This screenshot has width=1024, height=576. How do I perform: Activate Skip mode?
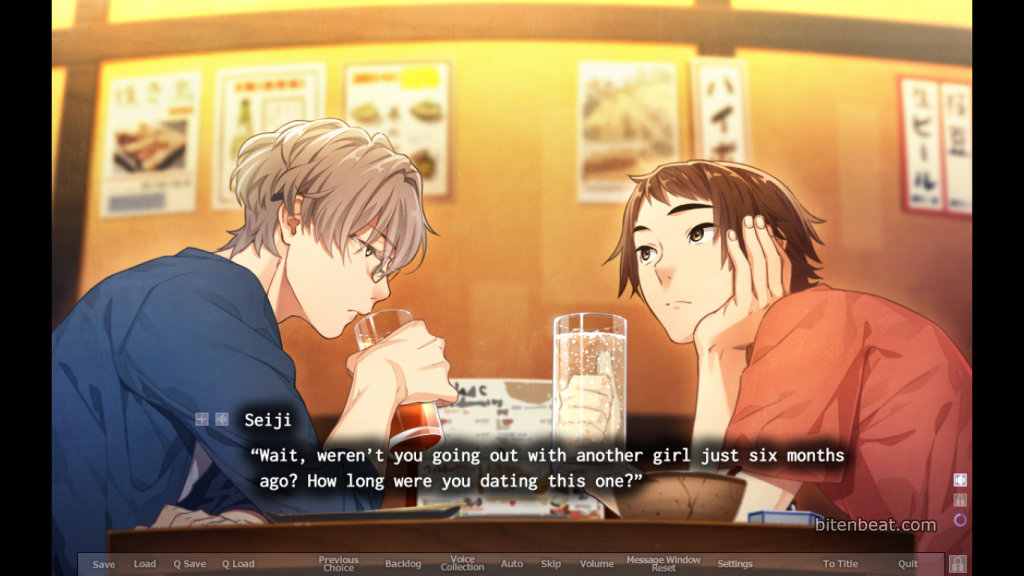pos(551,564)
